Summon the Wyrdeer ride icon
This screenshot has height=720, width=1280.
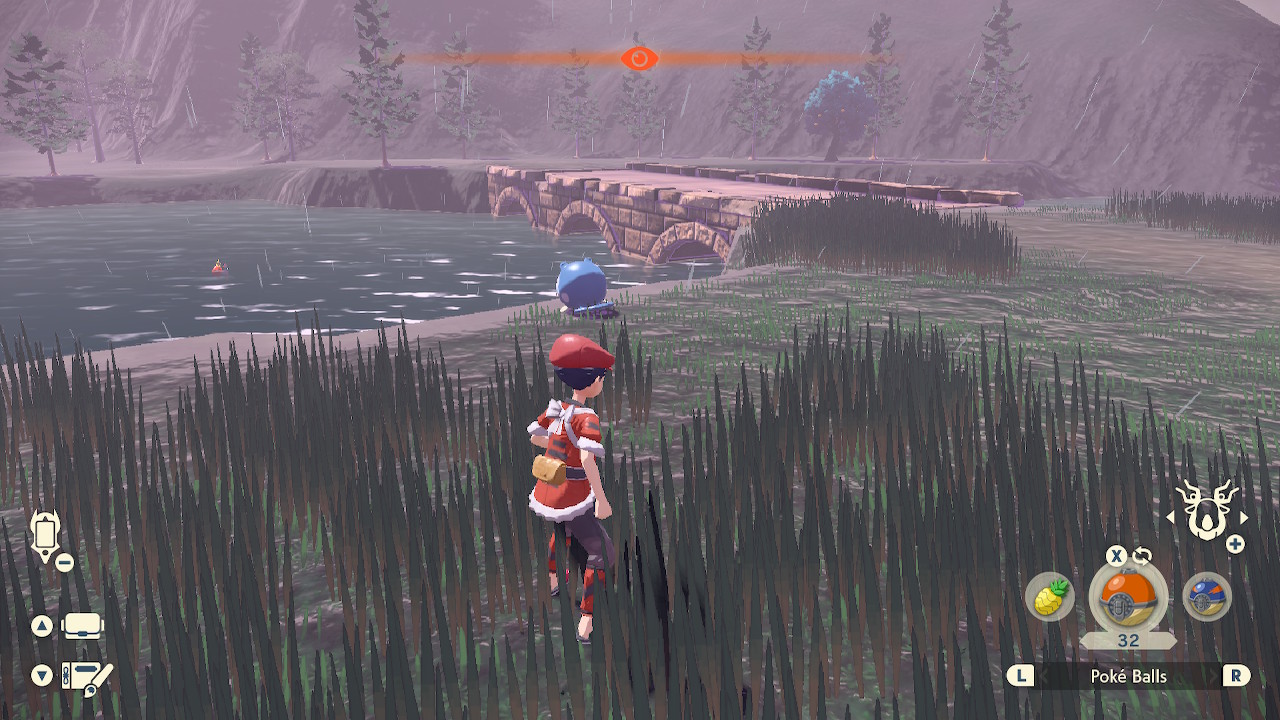pyautogui.click(x=1206, y=510)
